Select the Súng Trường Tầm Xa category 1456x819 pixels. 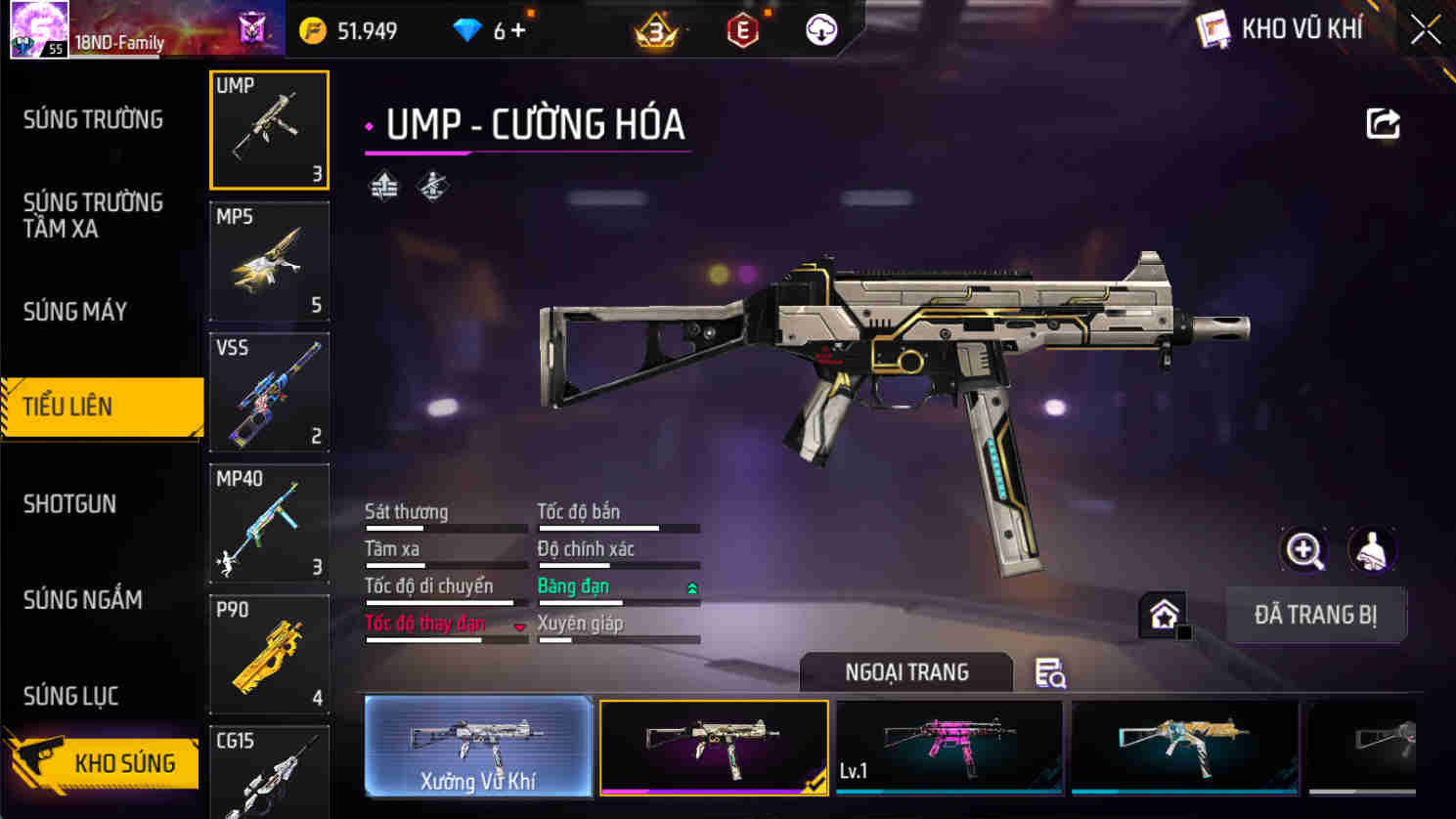click(92, 215)
